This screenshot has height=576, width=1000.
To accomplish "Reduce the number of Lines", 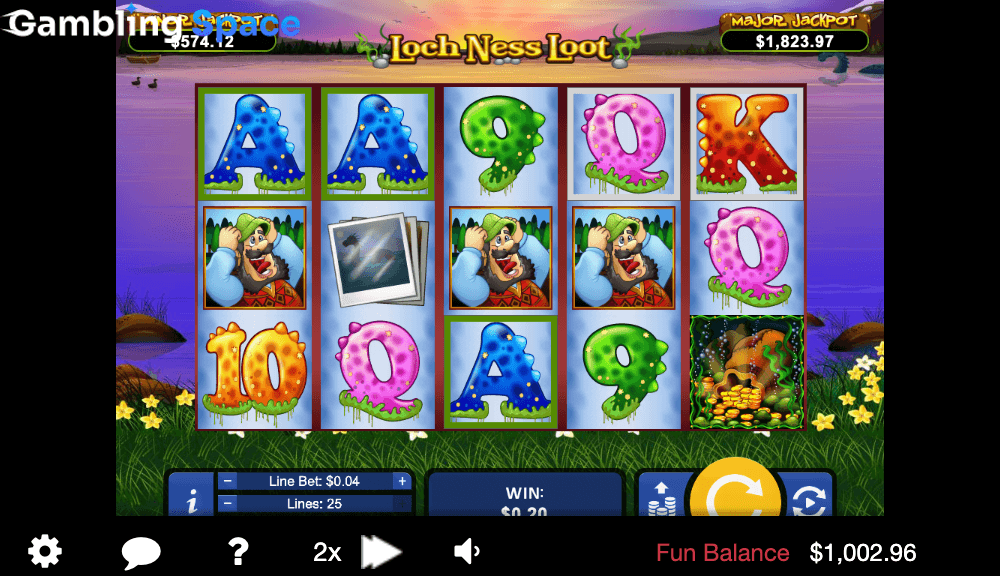I will coord(227,504).
